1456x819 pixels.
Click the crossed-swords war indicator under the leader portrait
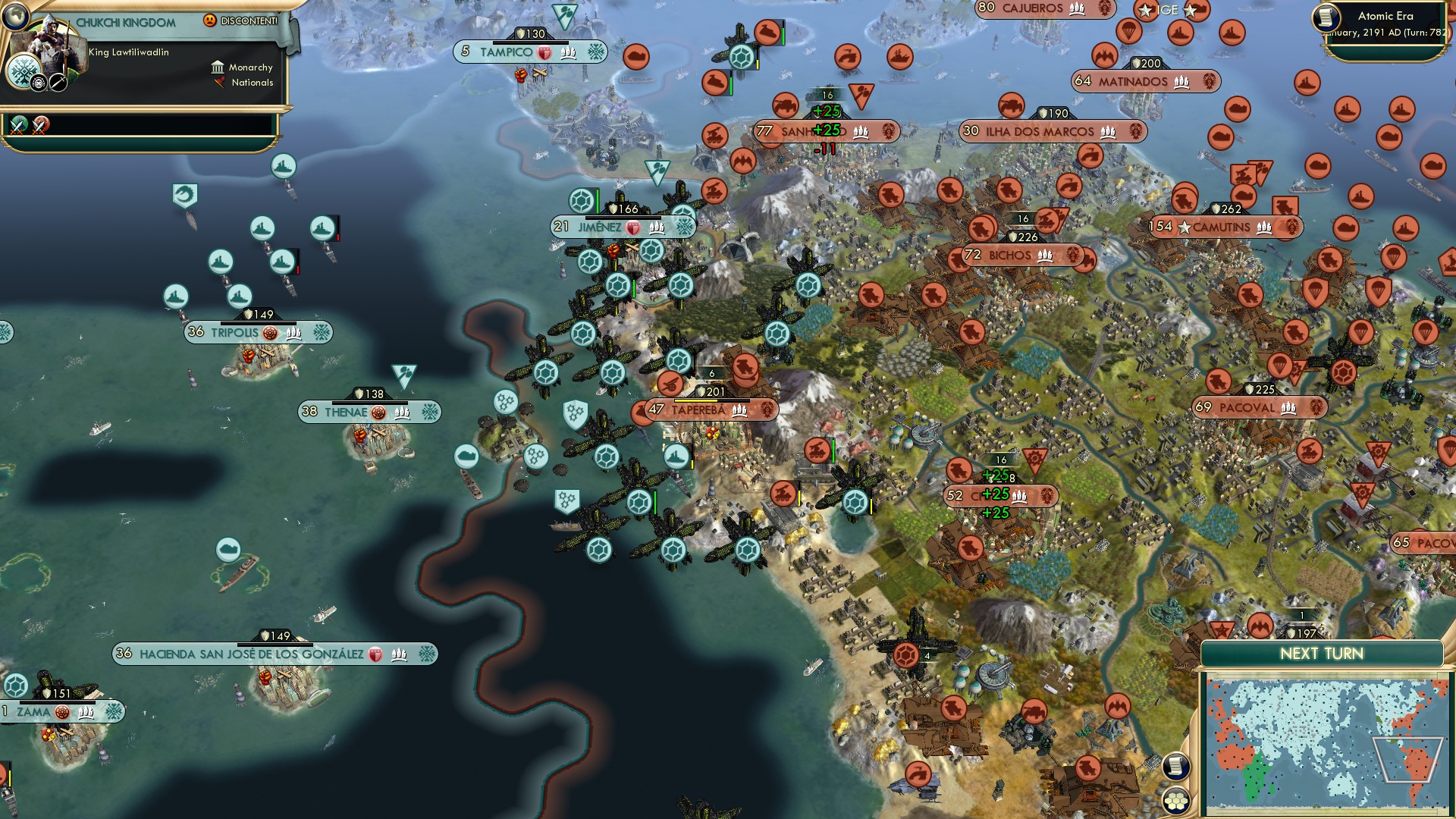[19, 126]
